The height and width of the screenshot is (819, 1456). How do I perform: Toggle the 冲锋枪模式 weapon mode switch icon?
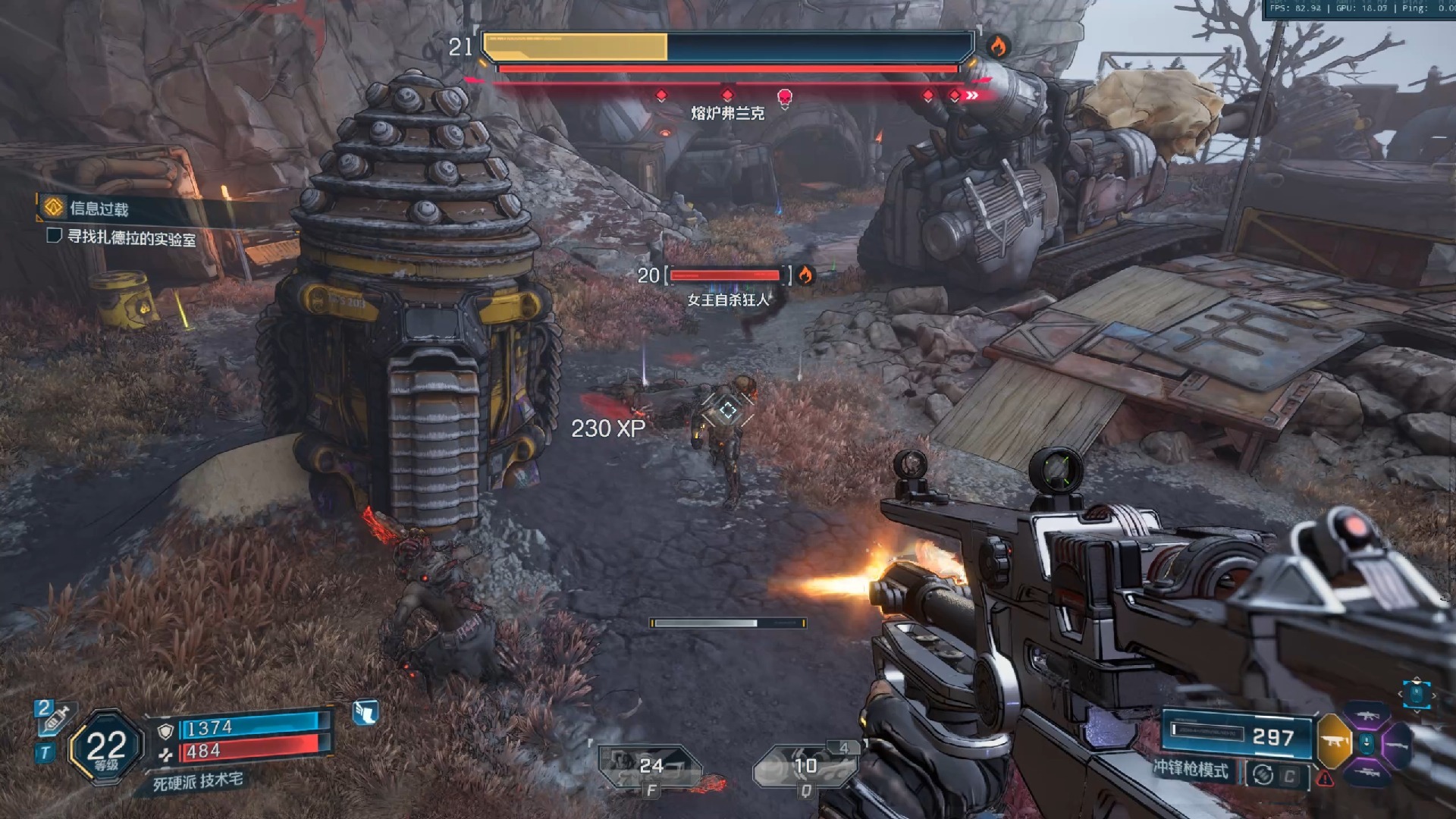pos(1263,774)
